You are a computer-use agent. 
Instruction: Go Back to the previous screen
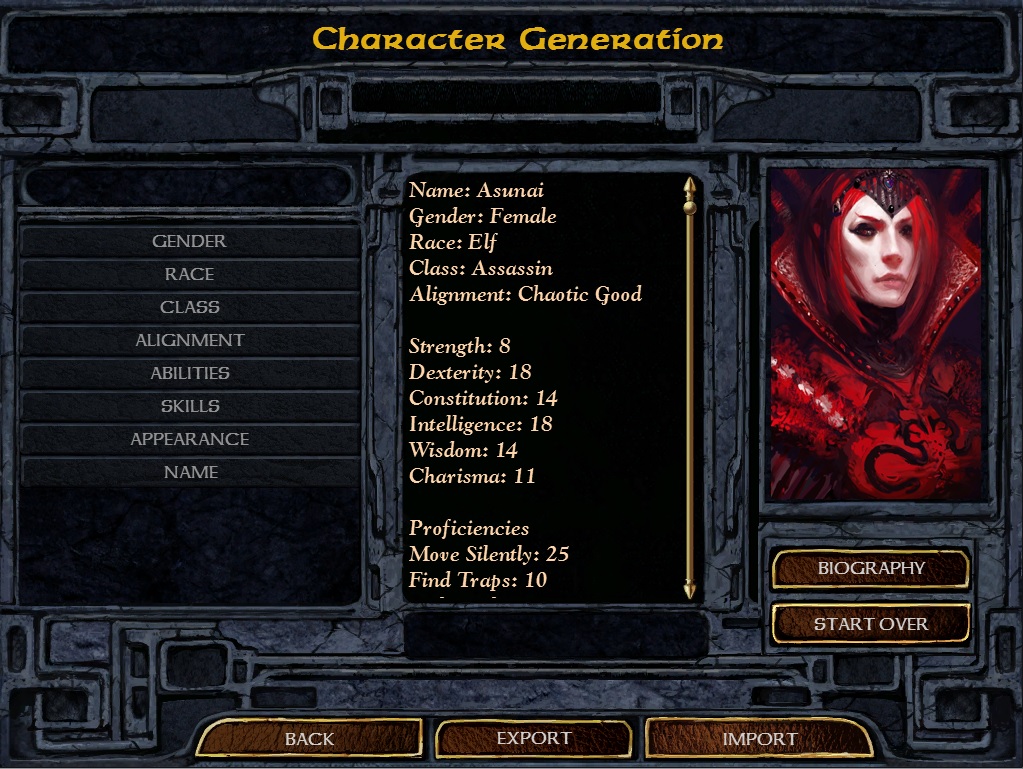pos(309,739)
